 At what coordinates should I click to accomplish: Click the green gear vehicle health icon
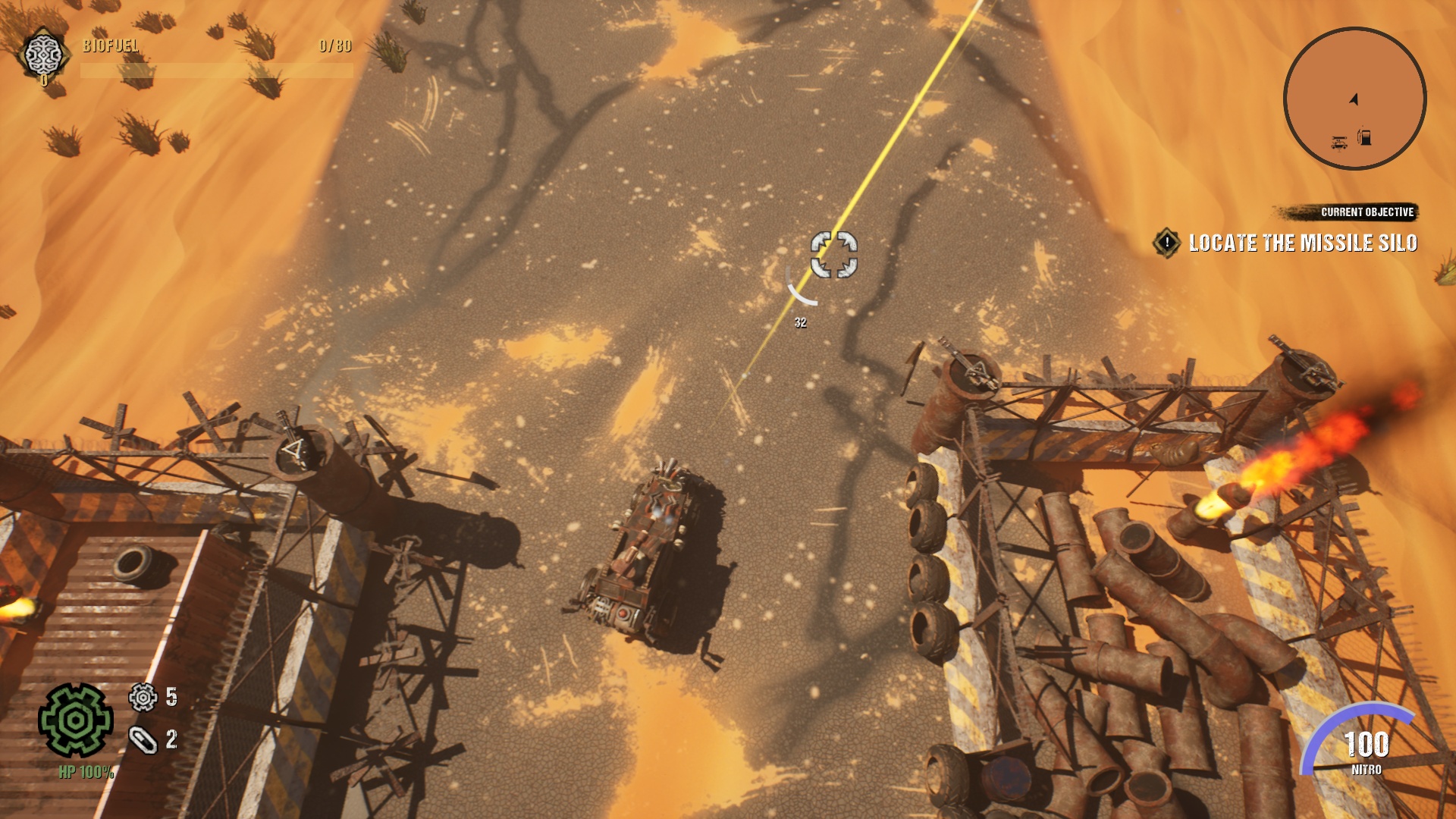coord(76,720)
